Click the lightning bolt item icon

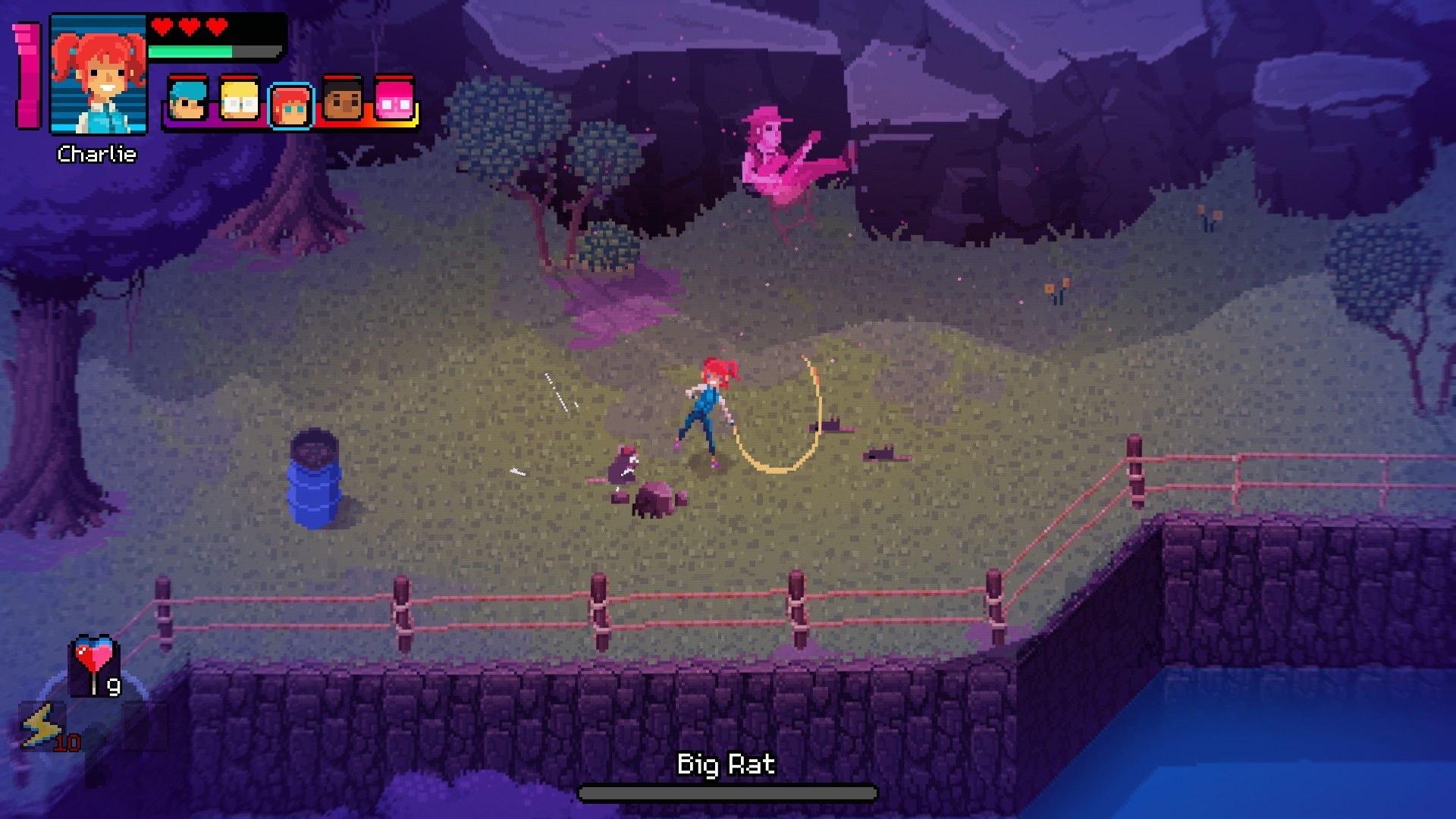coord(42,726)
